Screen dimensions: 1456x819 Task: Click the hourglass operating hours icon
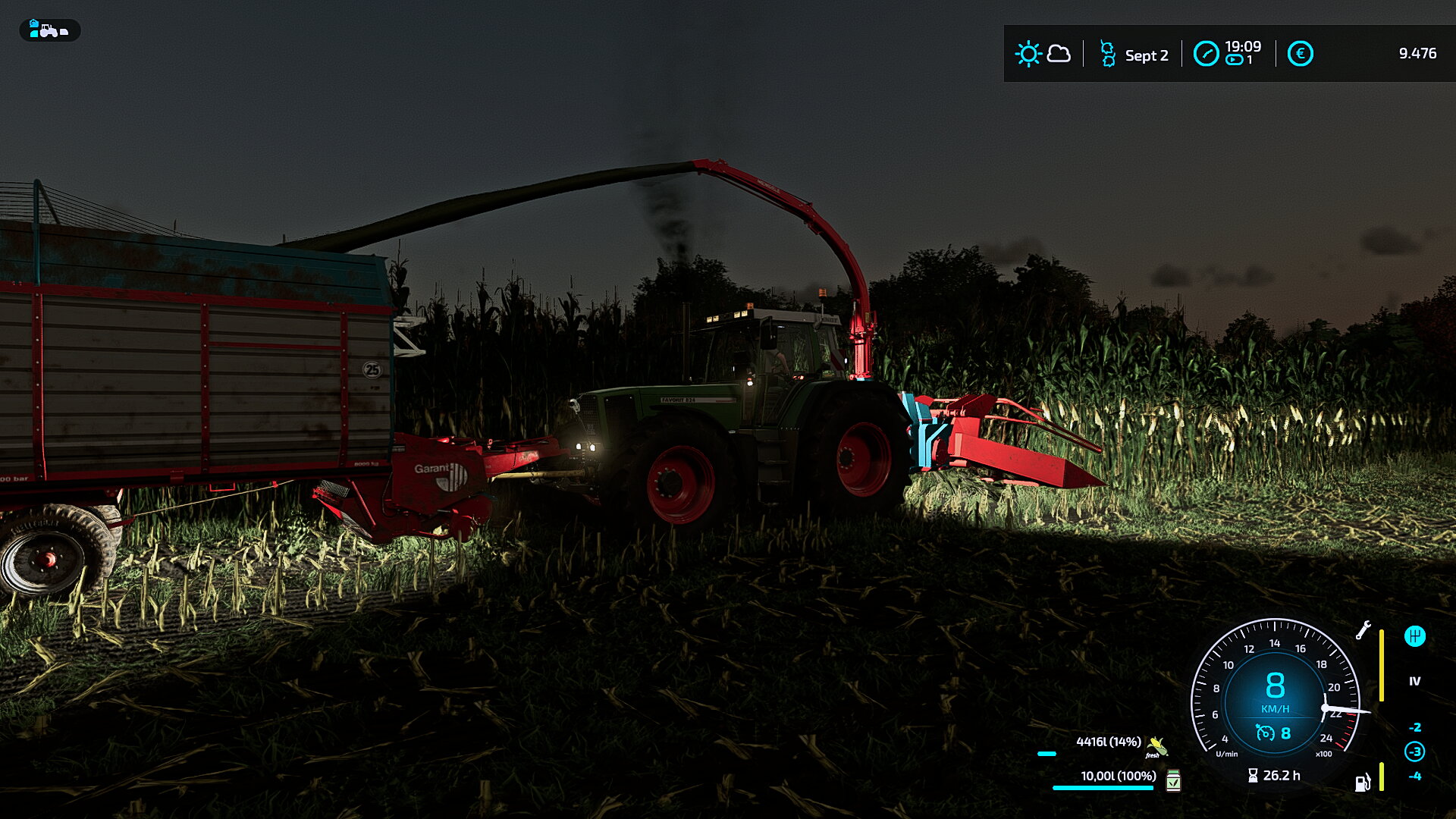click(x=1253, y=775)
